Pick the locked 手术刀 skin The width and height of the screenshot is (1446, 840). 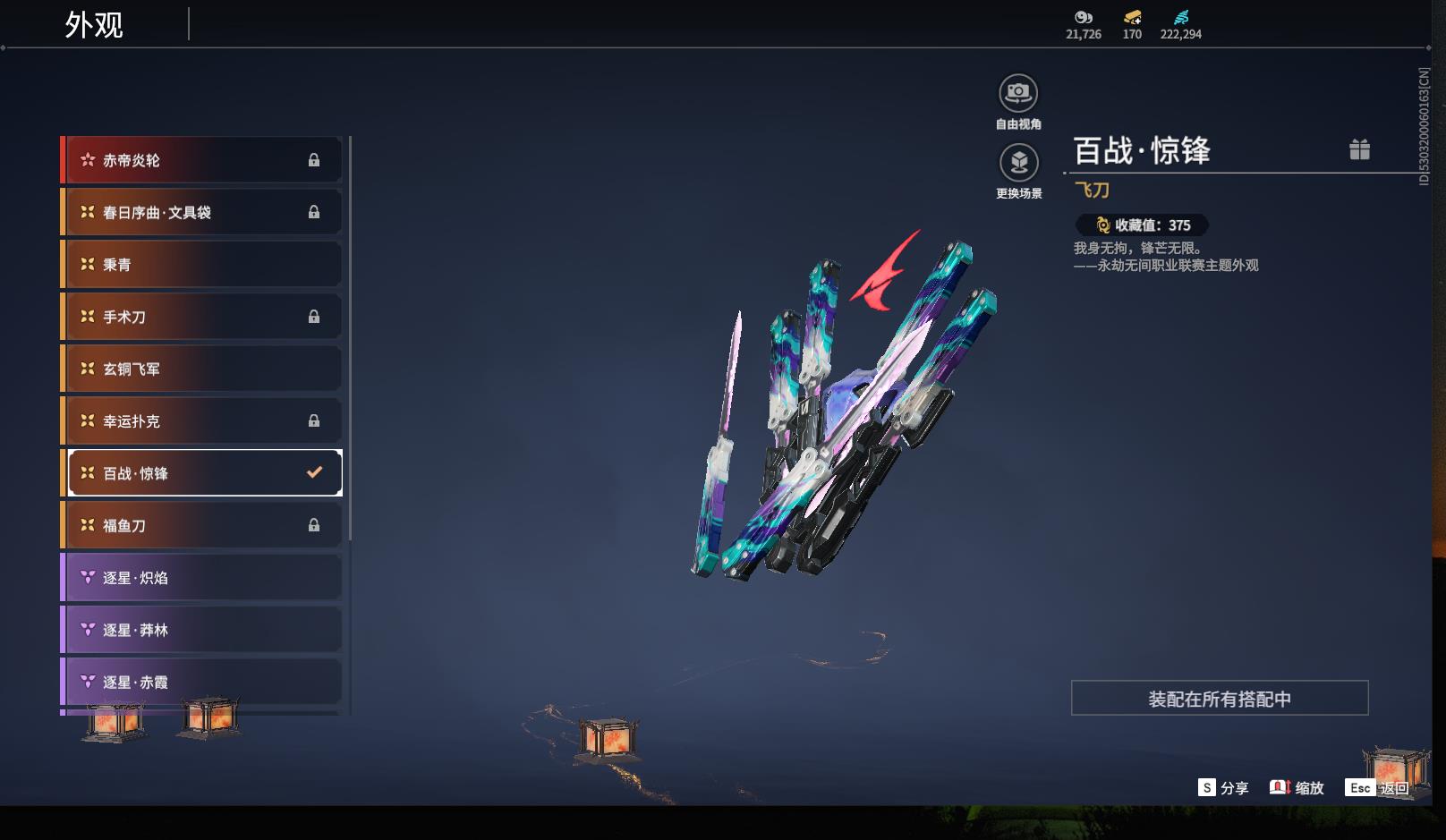pyautogui.click(x=202, y=317)
